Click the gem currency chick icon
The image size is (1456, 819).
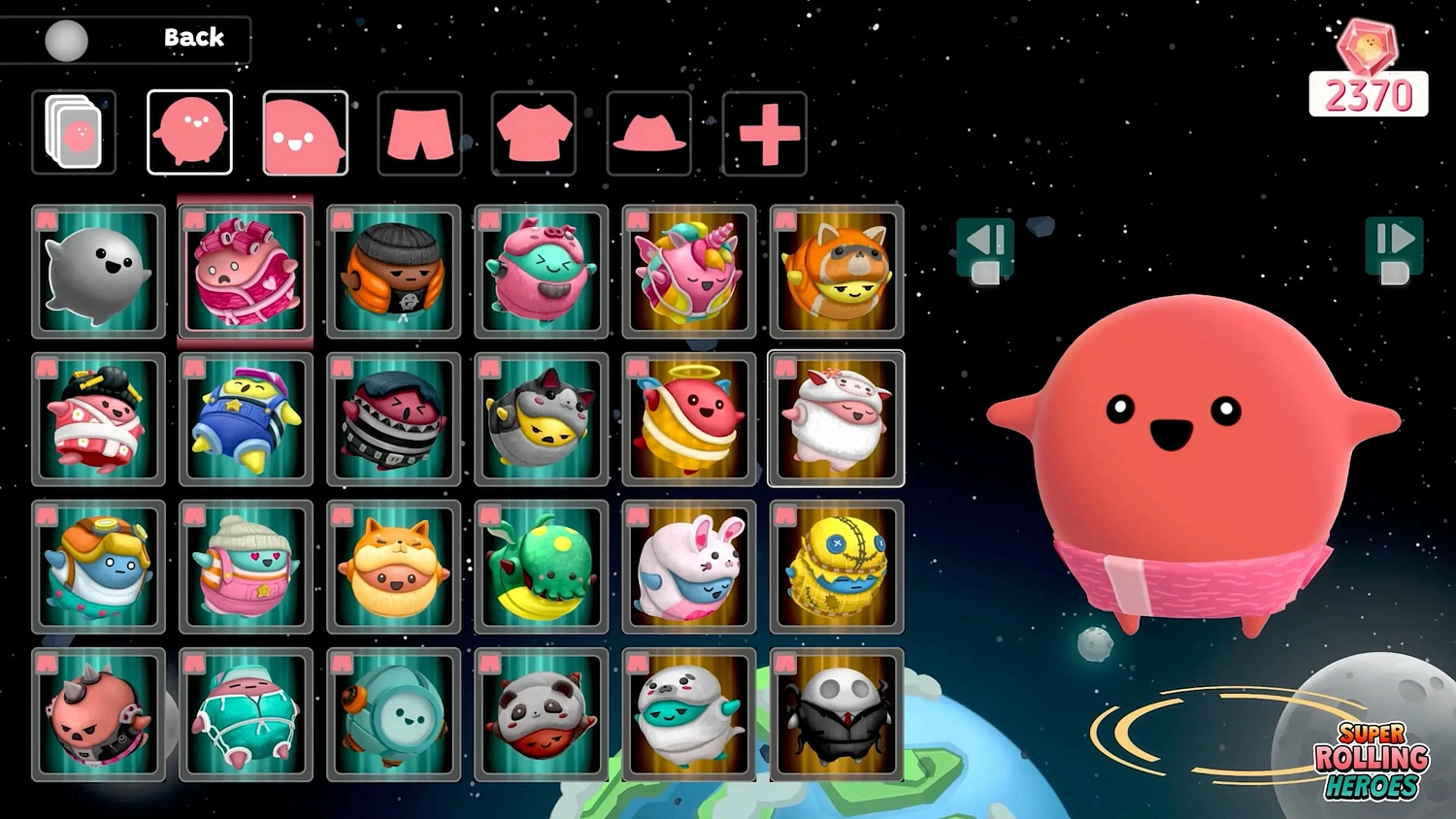[1371, 44]
